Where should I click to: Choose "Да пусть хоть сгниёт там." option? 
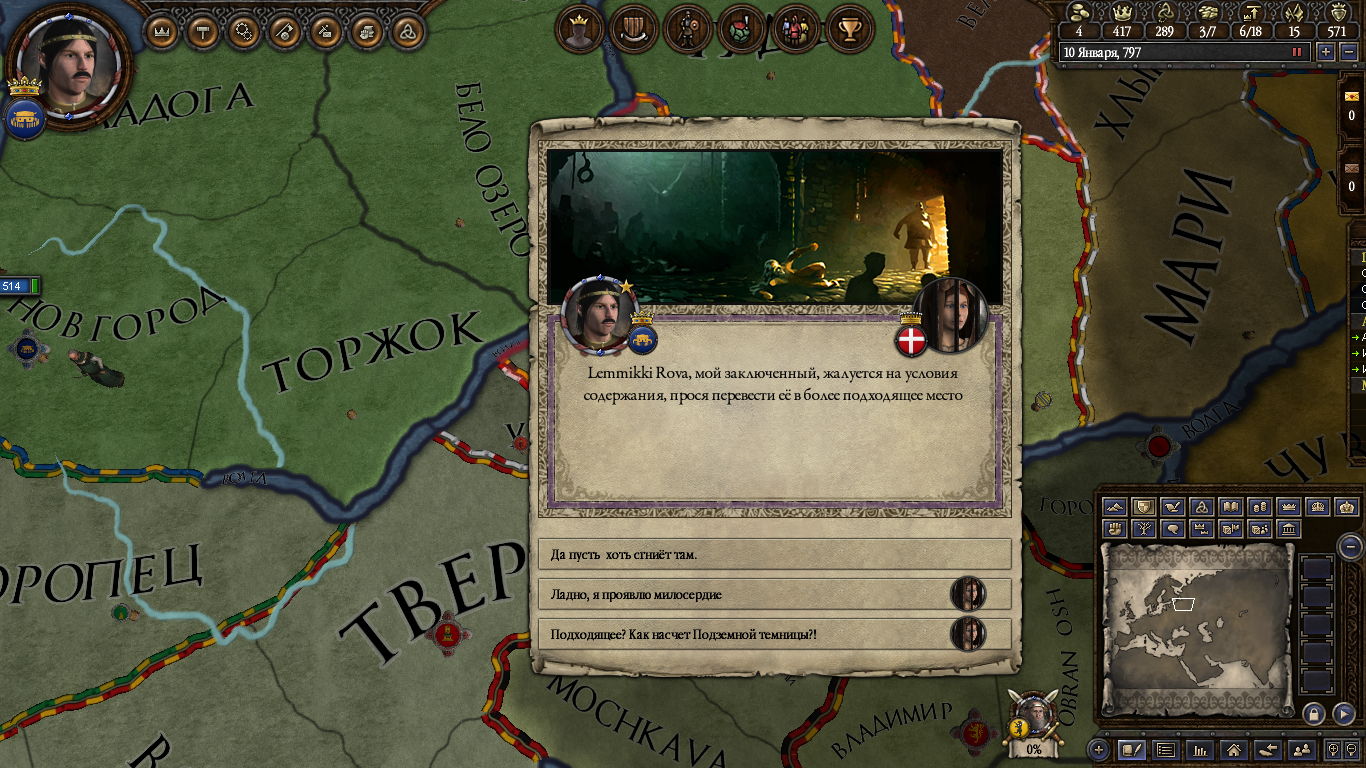pyautogui.click(x=775, y=554)
